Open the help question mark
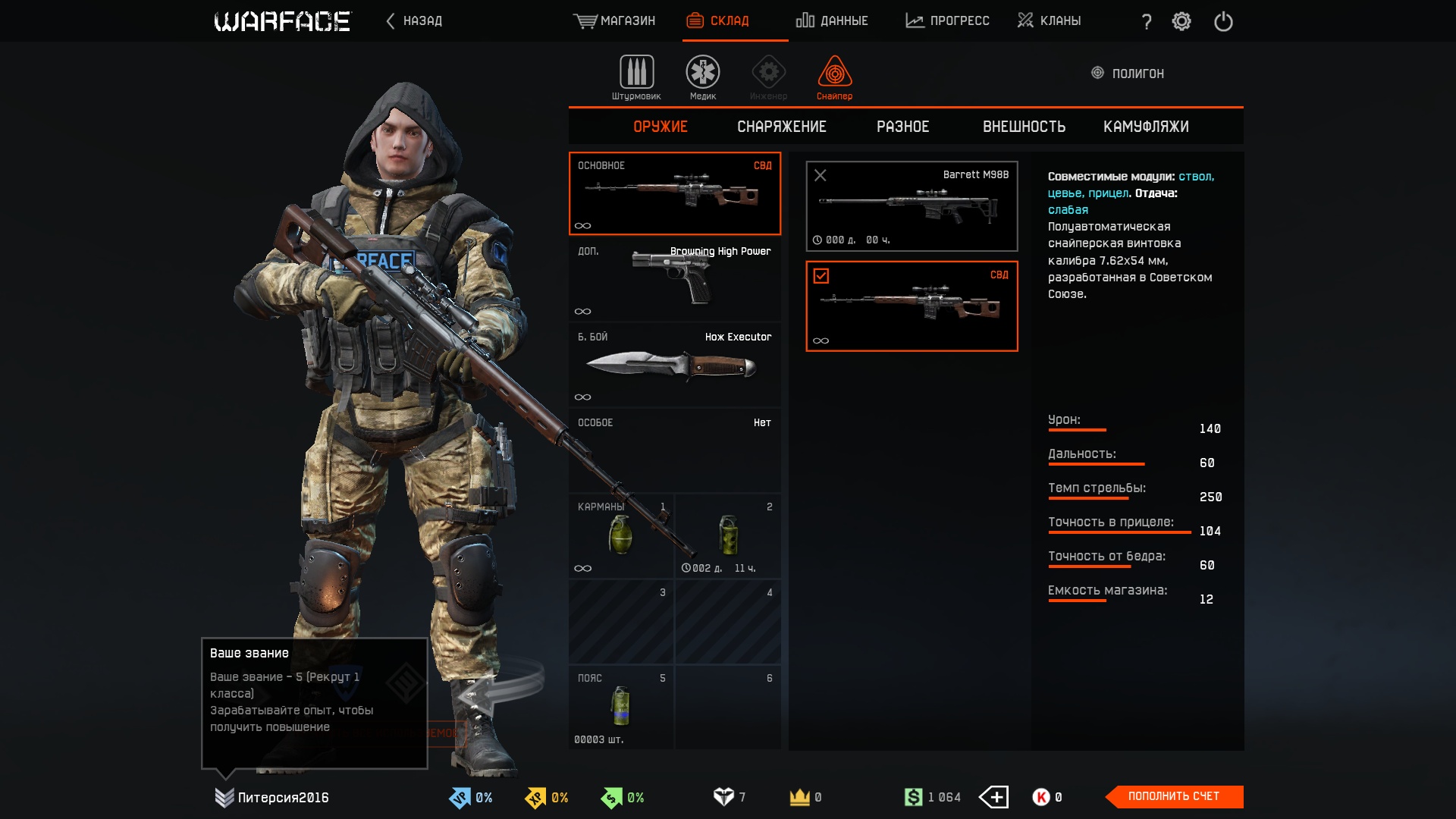This screenshot has height=819, width=1456. 1147,21
